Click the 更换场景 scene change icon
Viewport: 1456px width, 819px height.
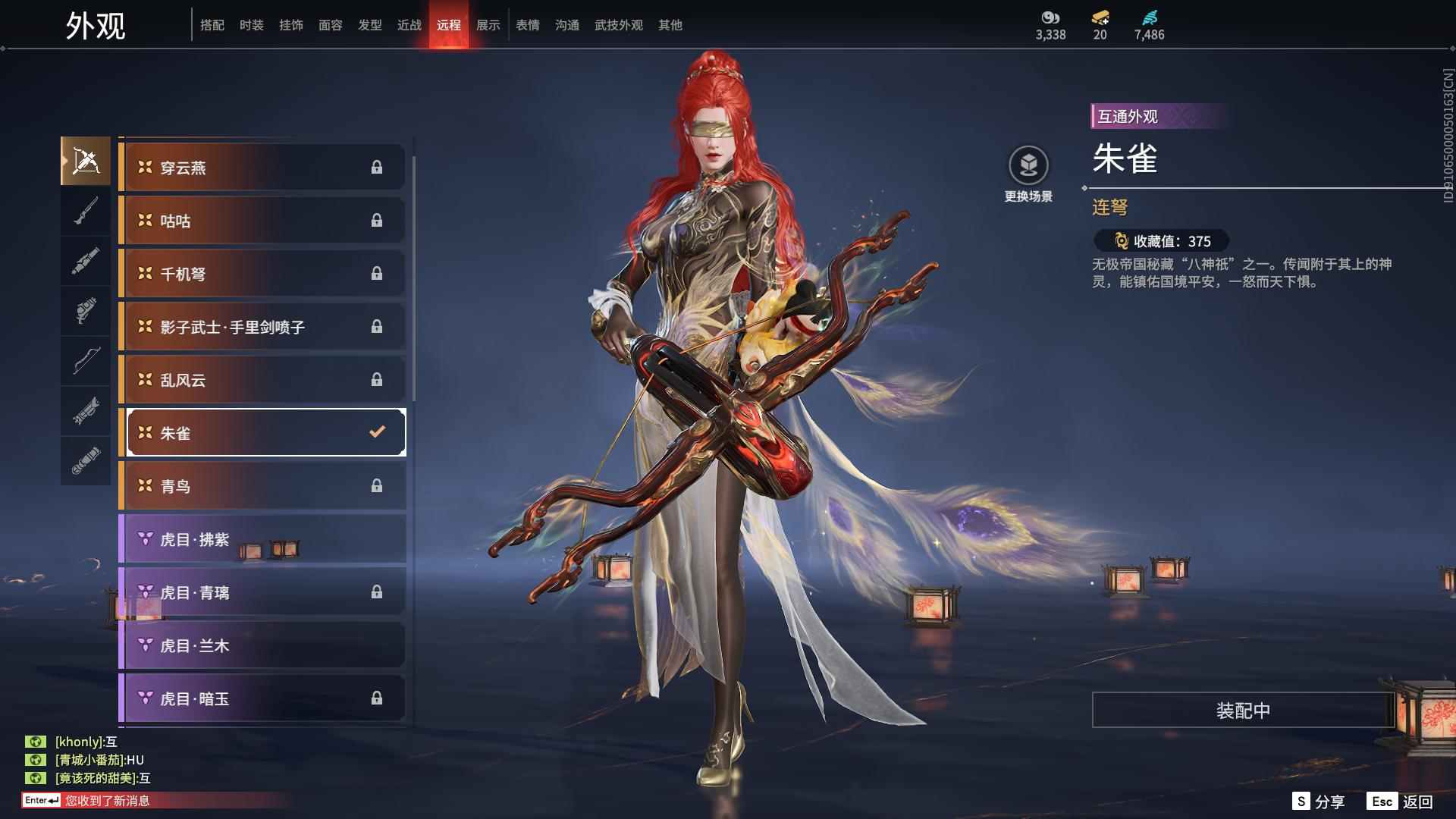pos(1028,165)
